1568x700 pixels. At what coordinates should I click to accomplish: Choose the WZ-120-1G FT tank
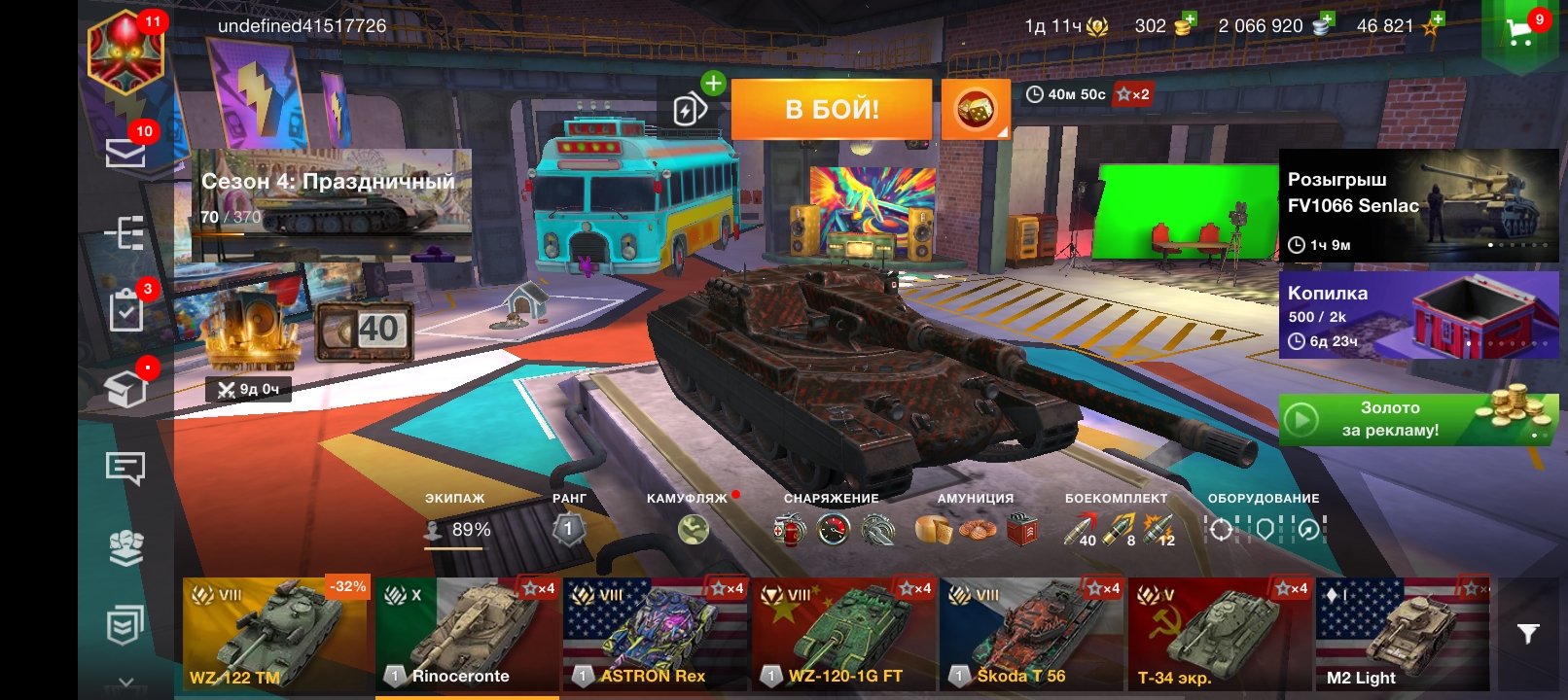click(x=843, y=634)
